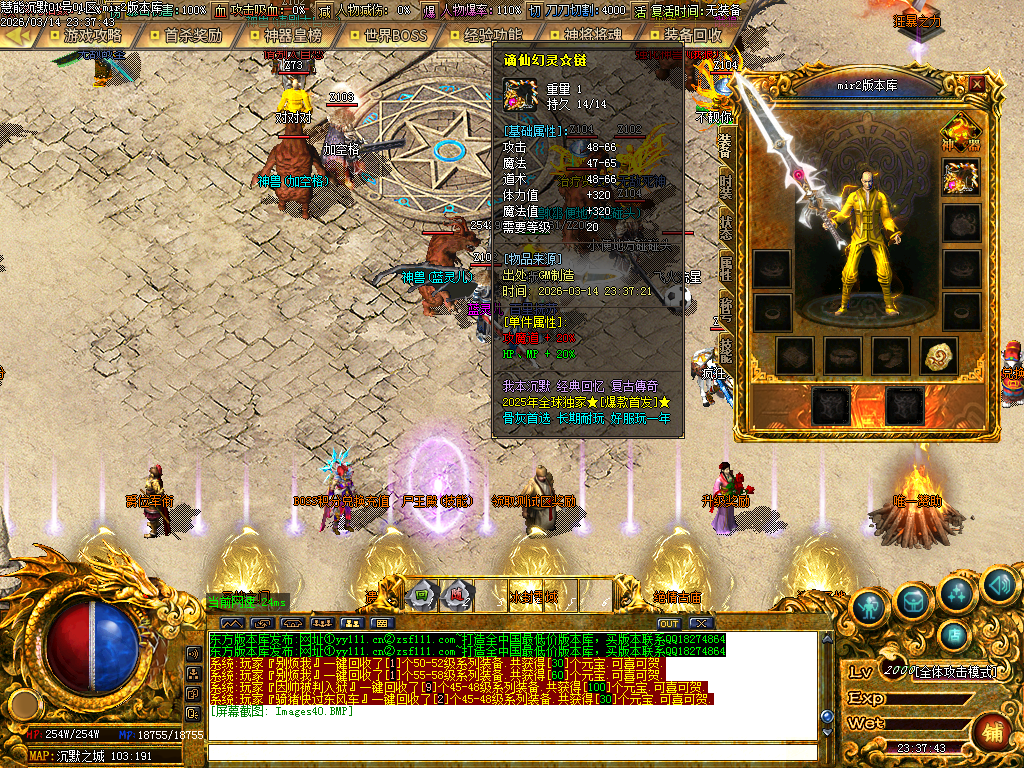Switch to the 时装 fashion tab

coord(725,185)
